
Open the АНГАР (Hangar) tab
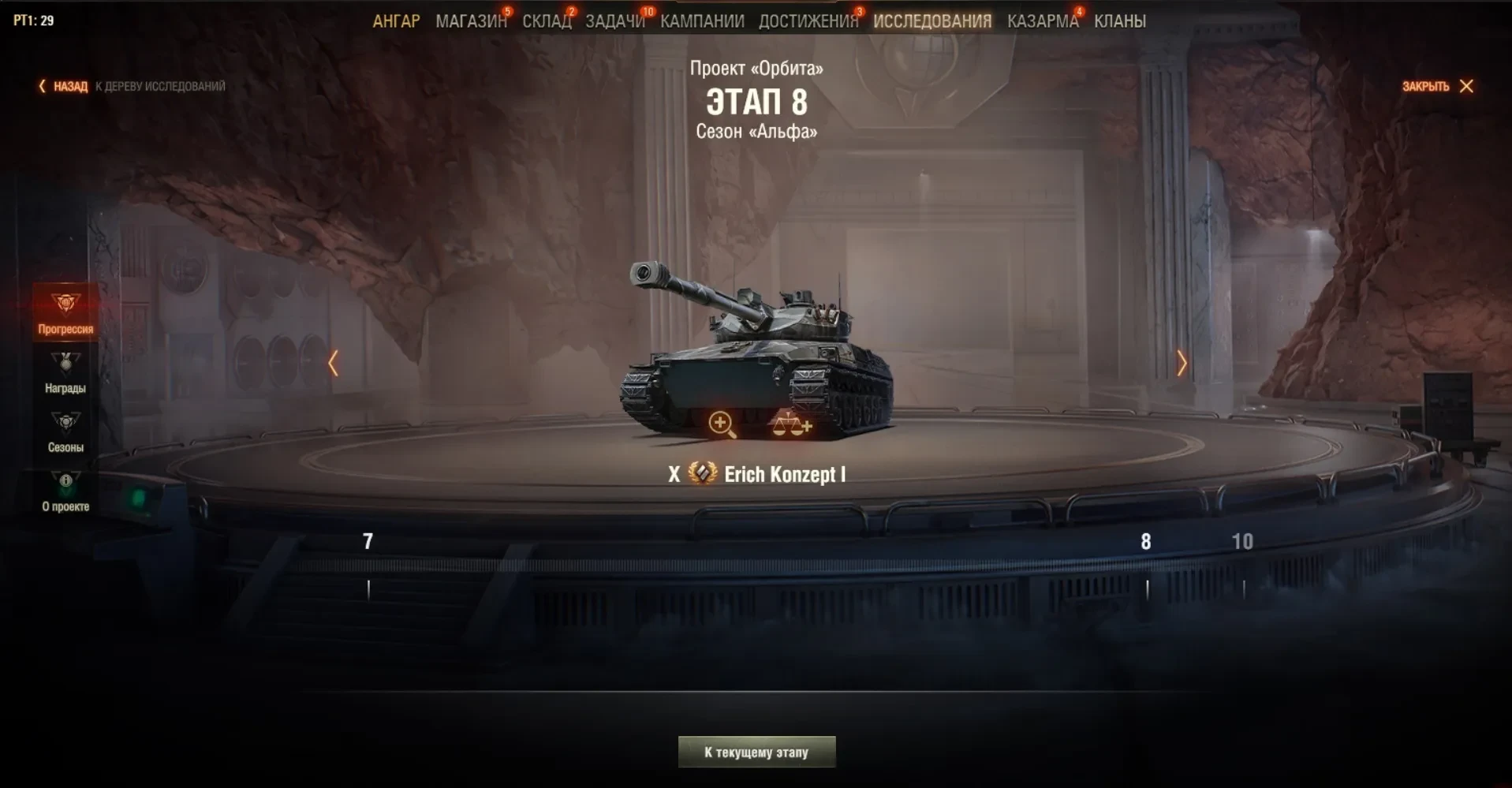[396, 21]
